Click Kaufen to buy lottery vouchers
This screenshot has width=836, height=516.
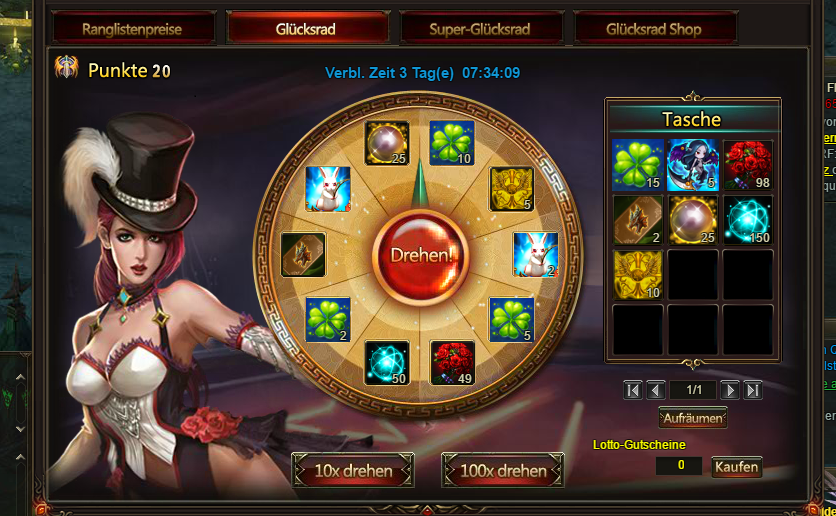[736, 467]
